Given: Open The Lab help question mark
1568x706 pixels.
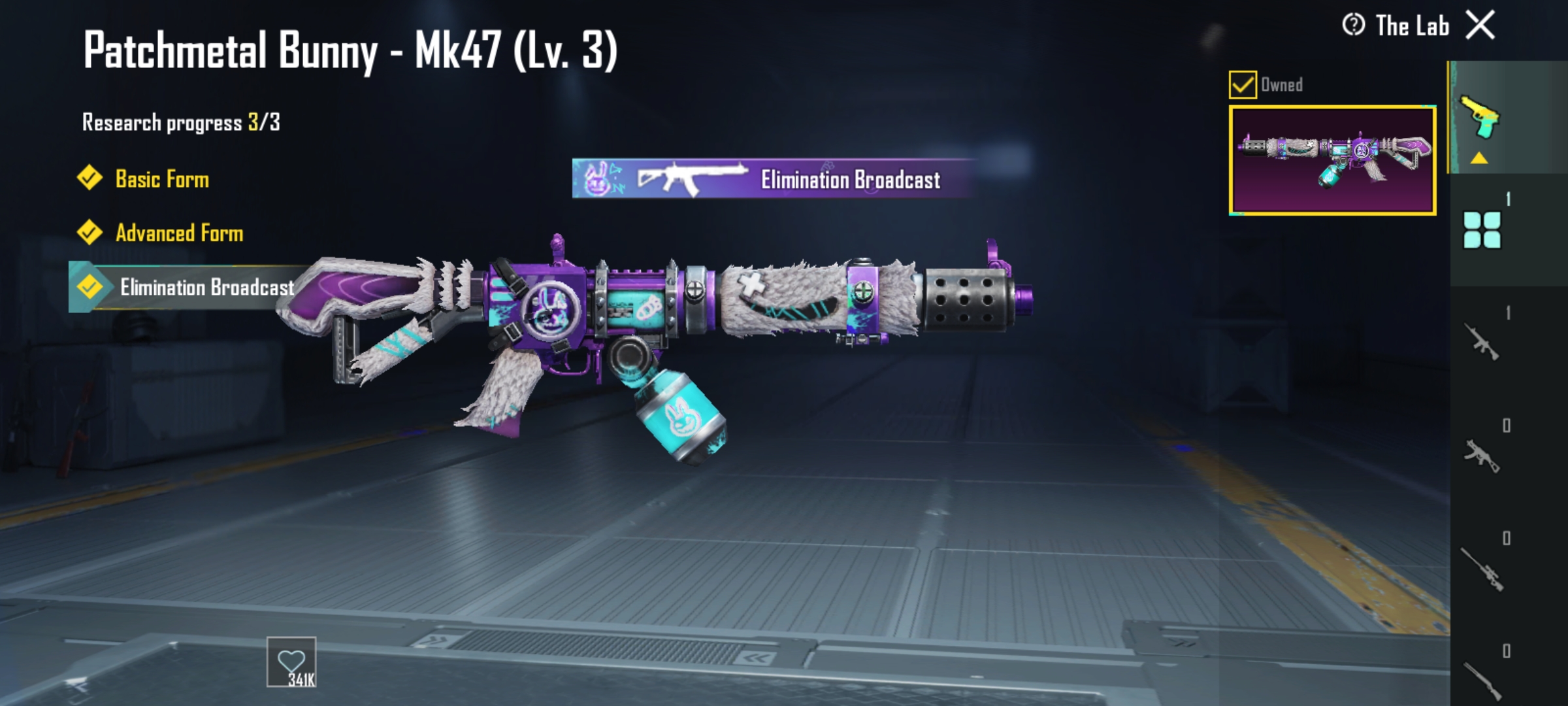Looking at the screenshot, I should tap(1353, 25).
